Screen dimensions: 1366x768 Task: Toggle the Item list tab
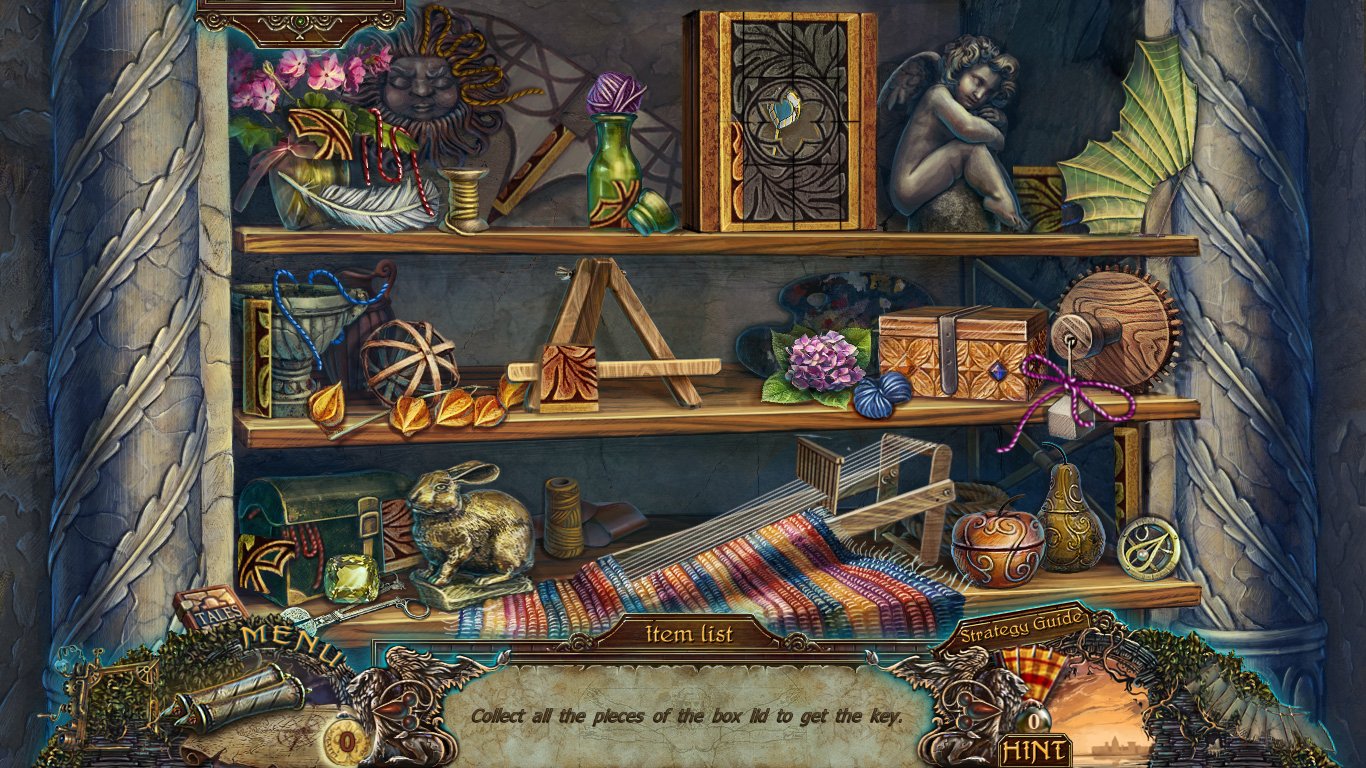[689, 633]
